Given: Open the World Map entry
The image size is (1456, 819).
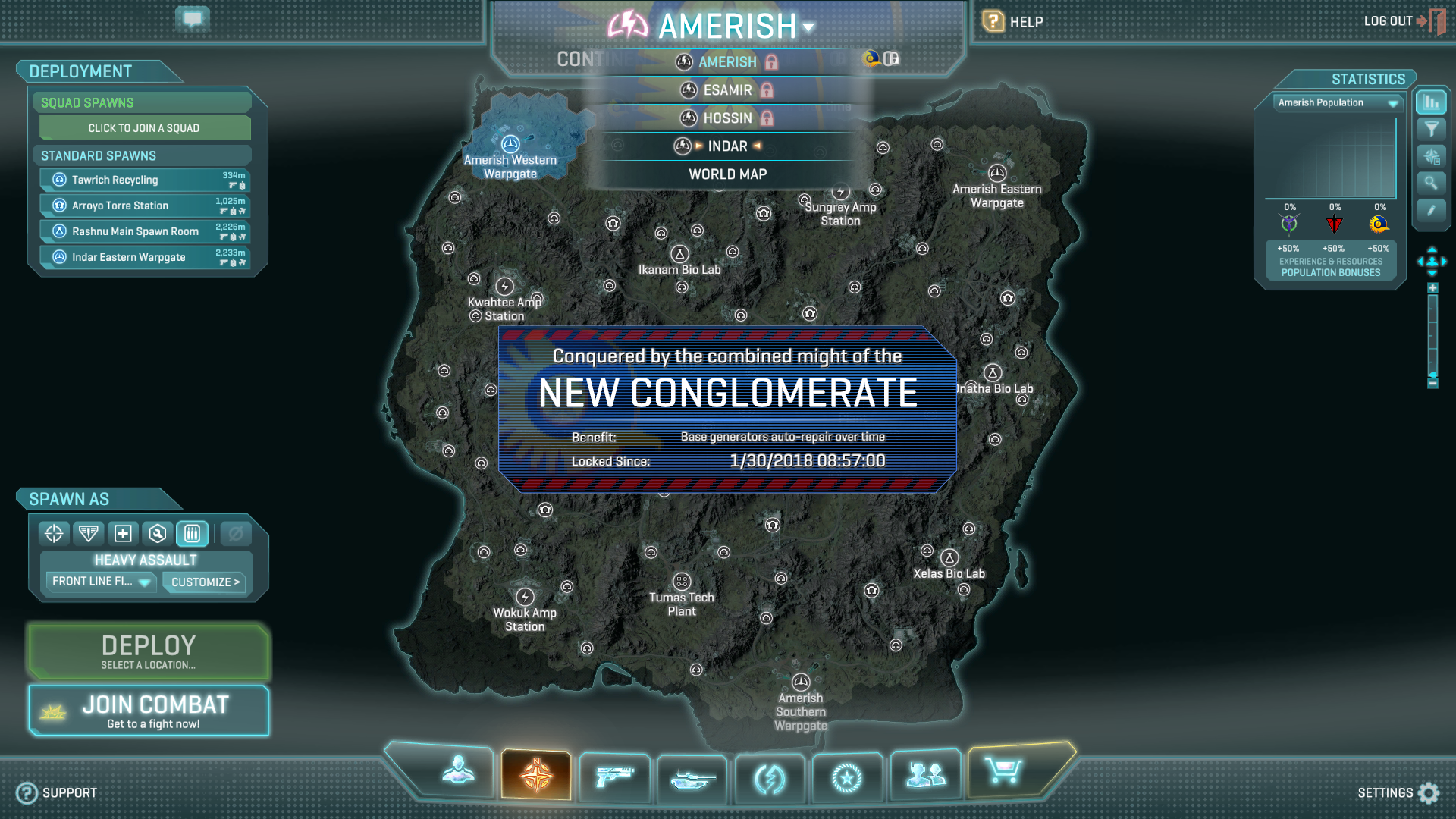Looking at the screenshot, I should pyautogui.click(x=727, y=174).
